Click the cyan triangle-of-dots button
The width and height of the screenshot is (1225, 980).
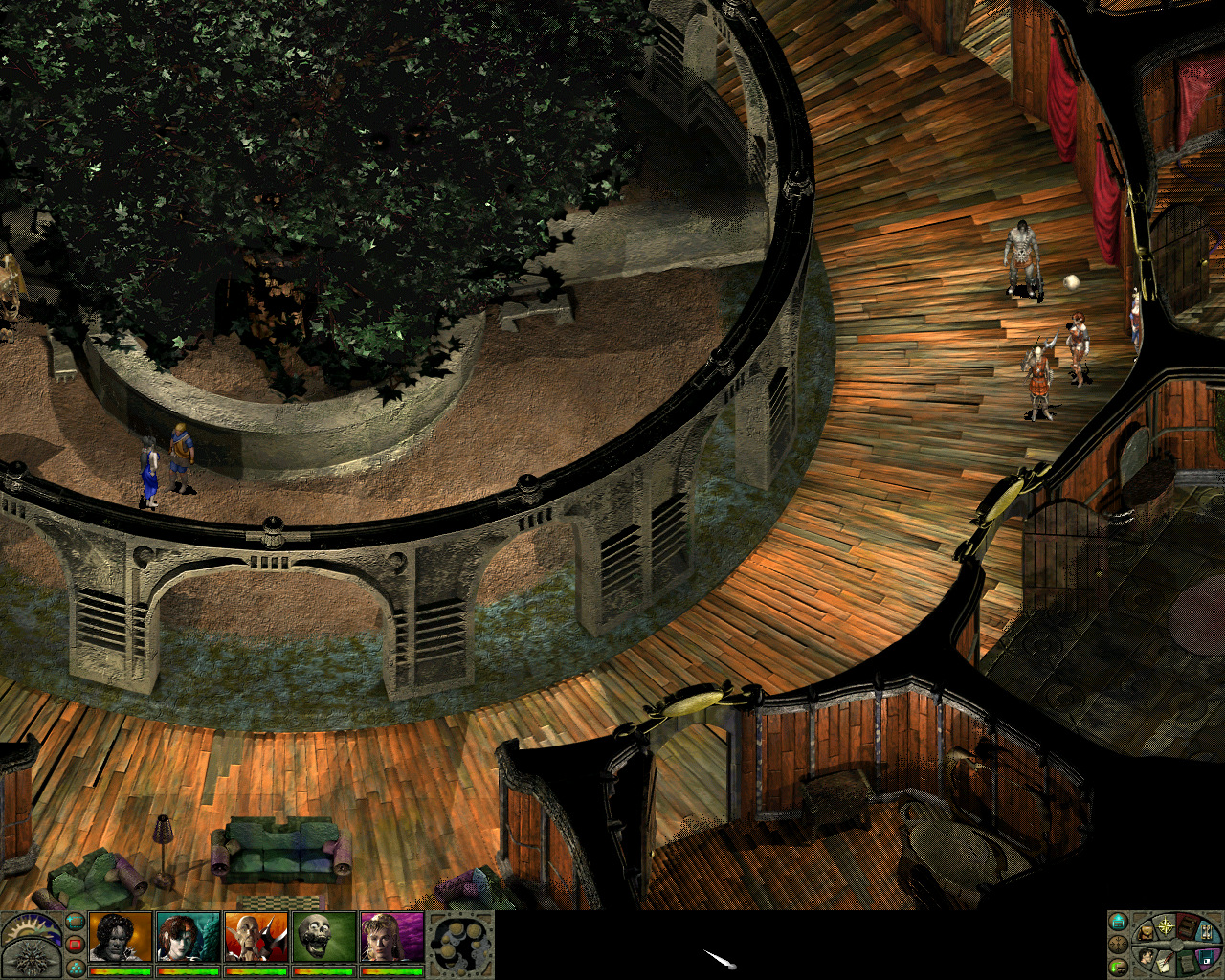point(76,968)
